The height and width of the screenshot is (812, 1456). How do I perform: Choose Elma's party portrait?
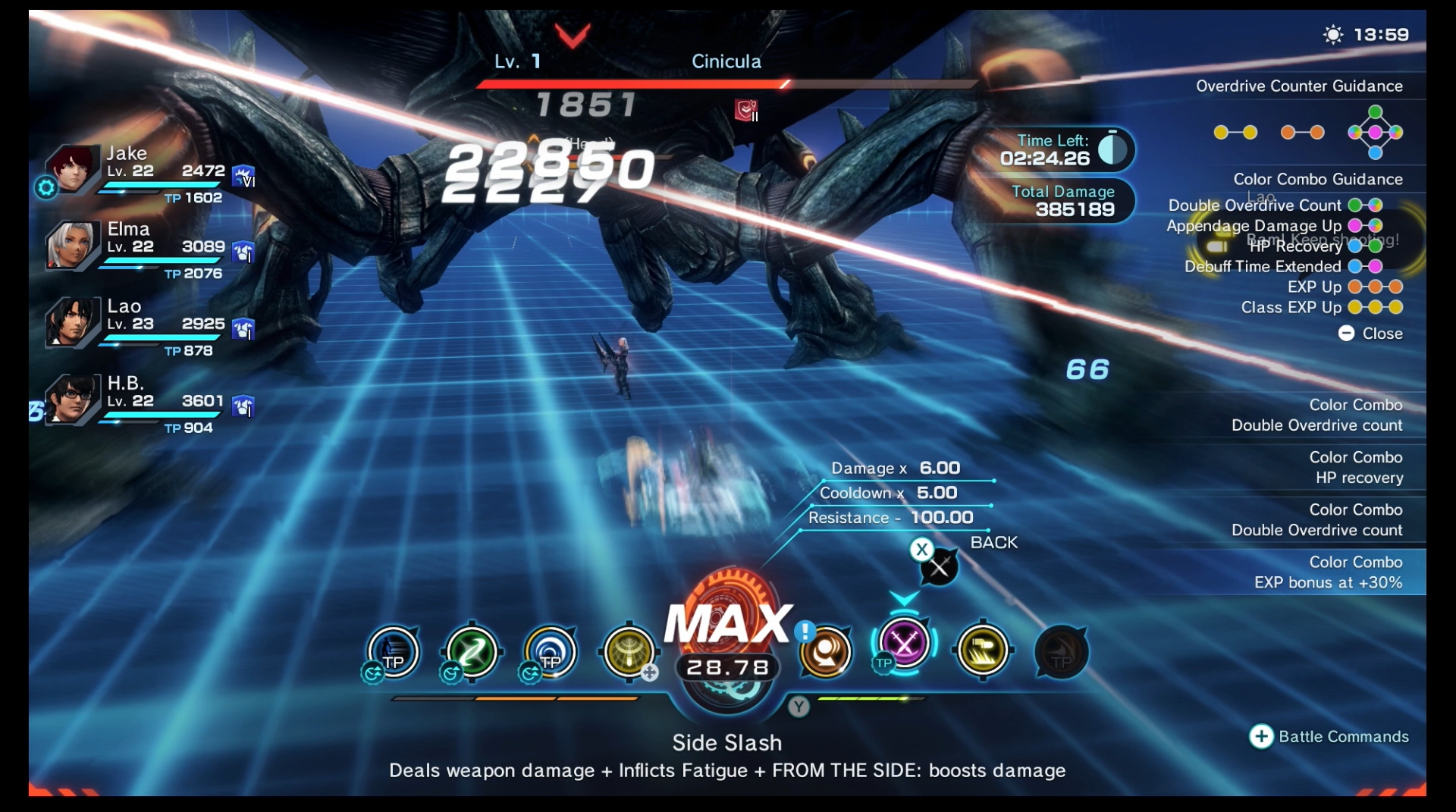[73, 245]
